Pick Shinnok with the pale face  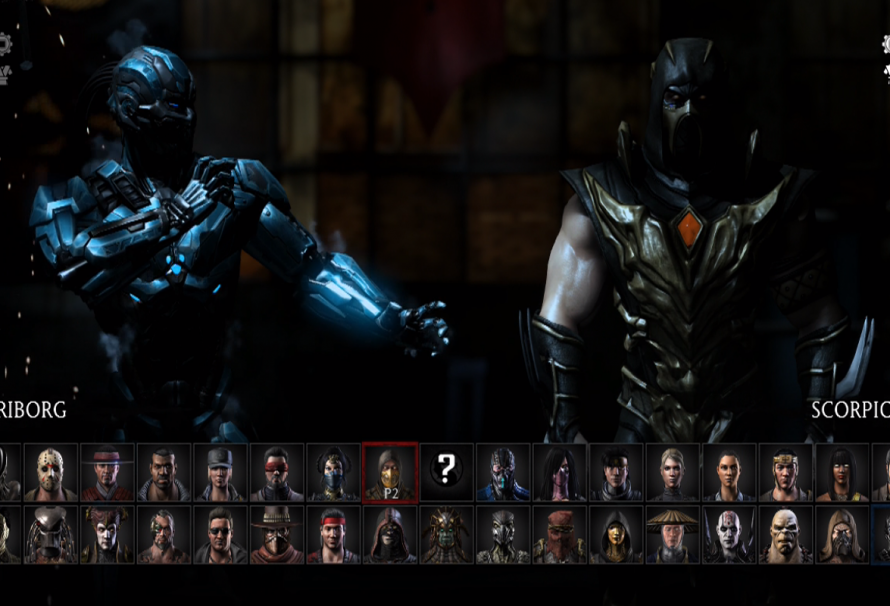click(107, 535)
